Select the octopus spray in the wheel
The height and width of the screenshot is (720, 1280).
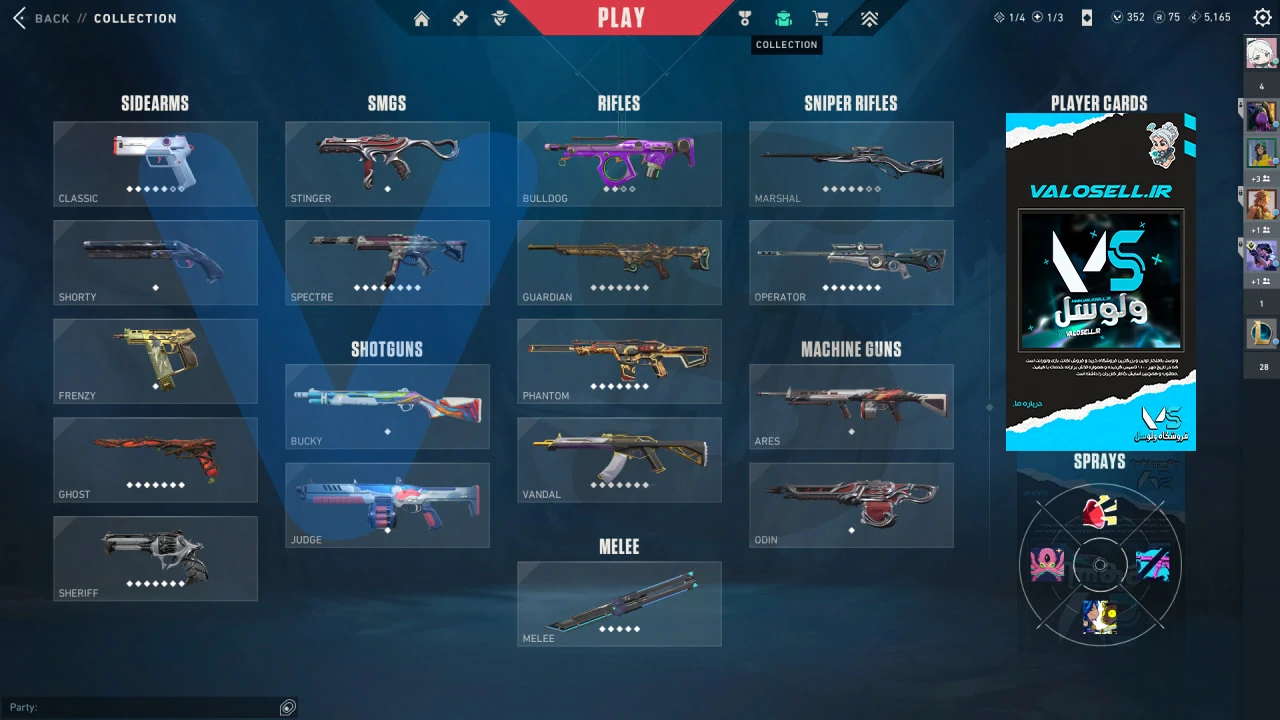click(x=1046, y=565)
